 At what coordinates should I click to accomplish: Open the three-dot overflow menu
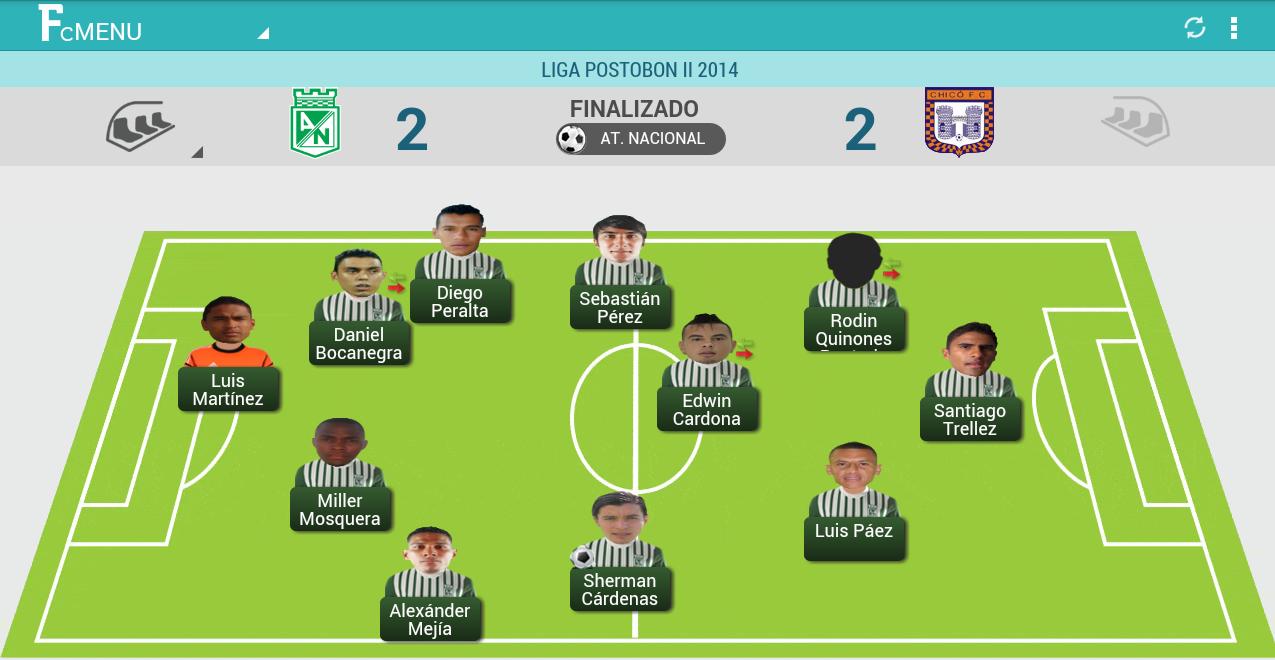point(1234,27)
